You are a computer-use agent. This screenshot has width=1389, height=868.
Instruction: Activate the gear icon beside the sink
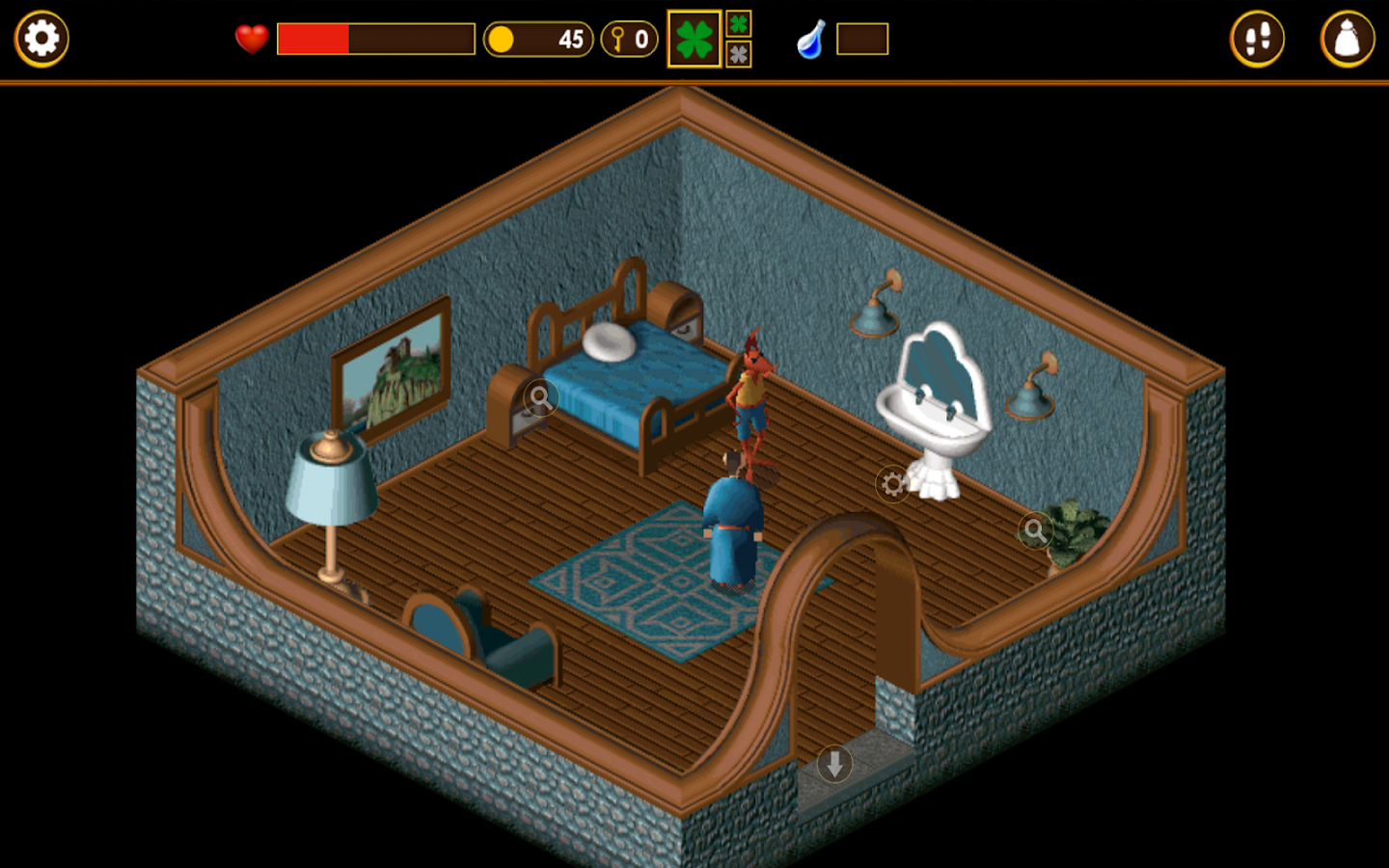pos(890,483)
